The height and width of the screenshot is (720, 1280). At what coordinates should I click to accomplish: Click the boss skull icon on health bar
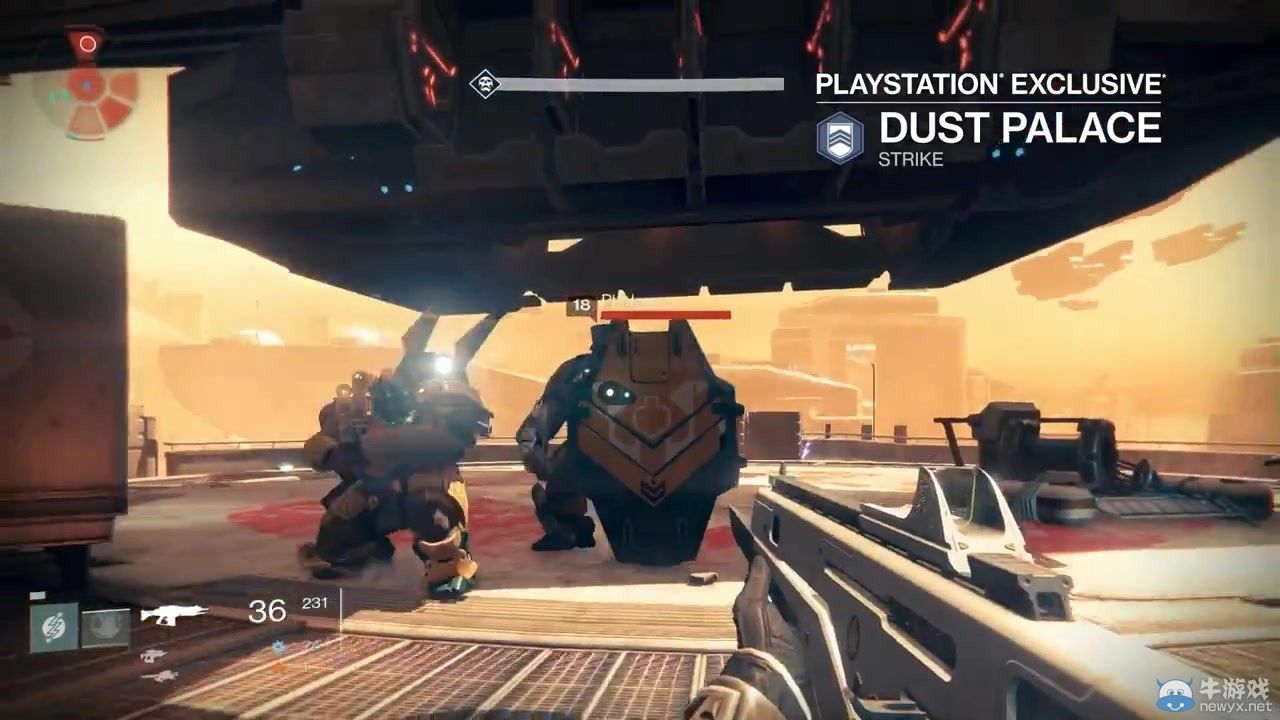(483, 85)
